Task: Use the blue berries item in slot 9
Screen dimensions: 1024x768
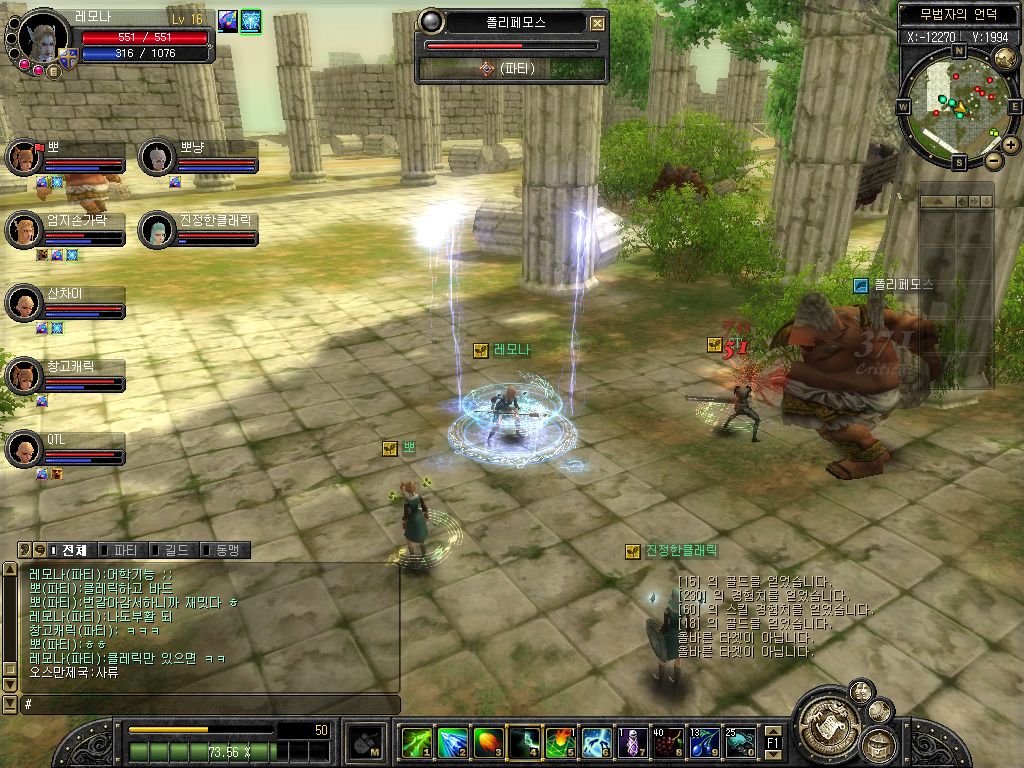Action: [704, 742]
